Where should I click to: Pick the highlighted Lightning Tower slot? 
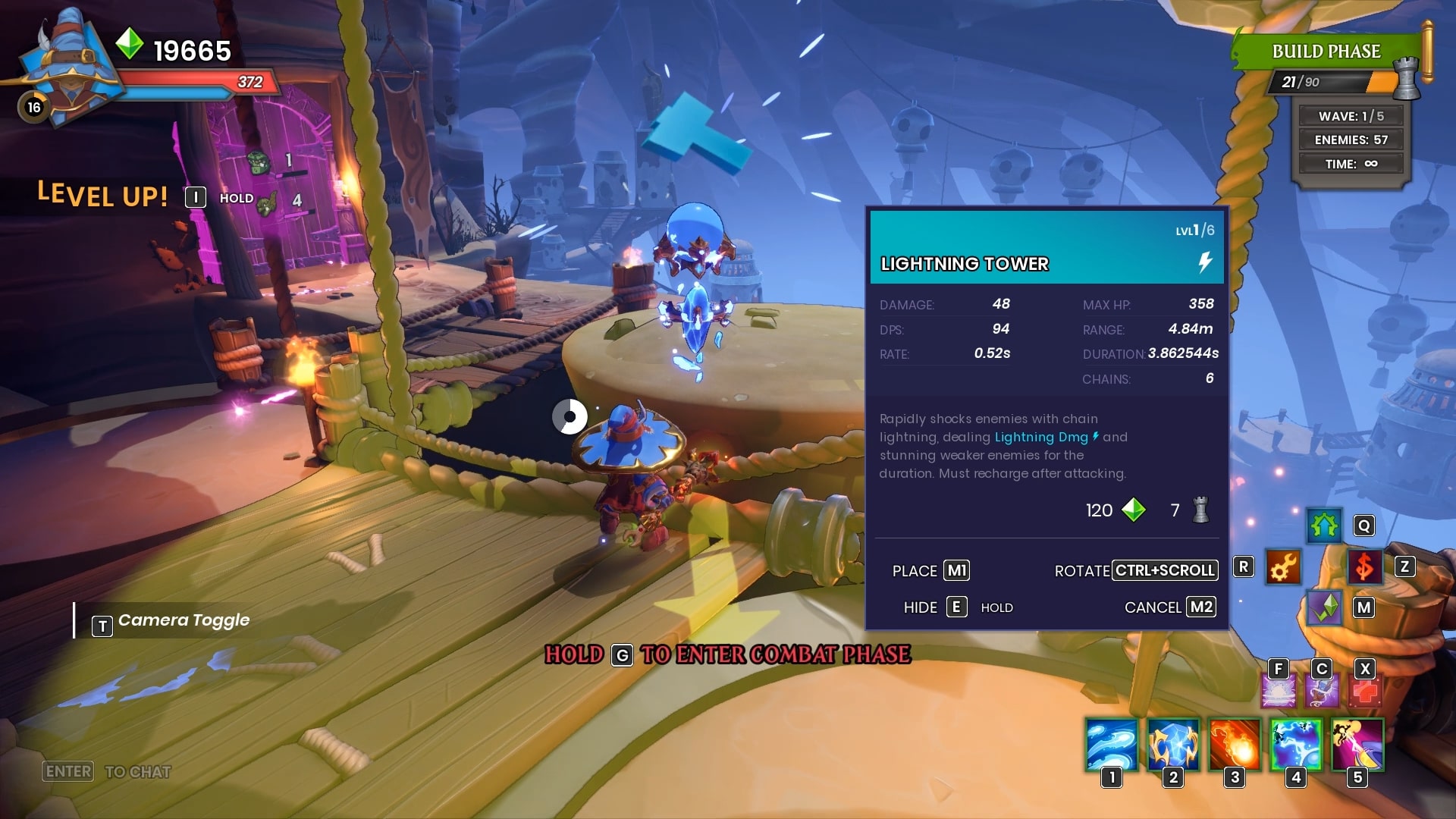[1296, 745]
